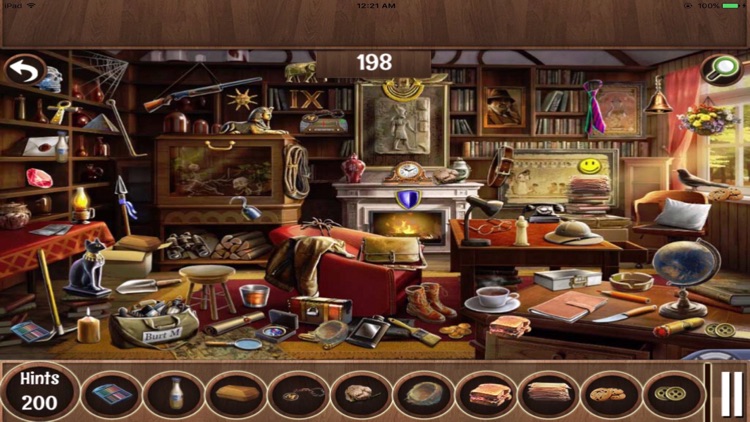Screen dimensions: 750x422
Task: Select the blue book item slot
Action: 112,393
